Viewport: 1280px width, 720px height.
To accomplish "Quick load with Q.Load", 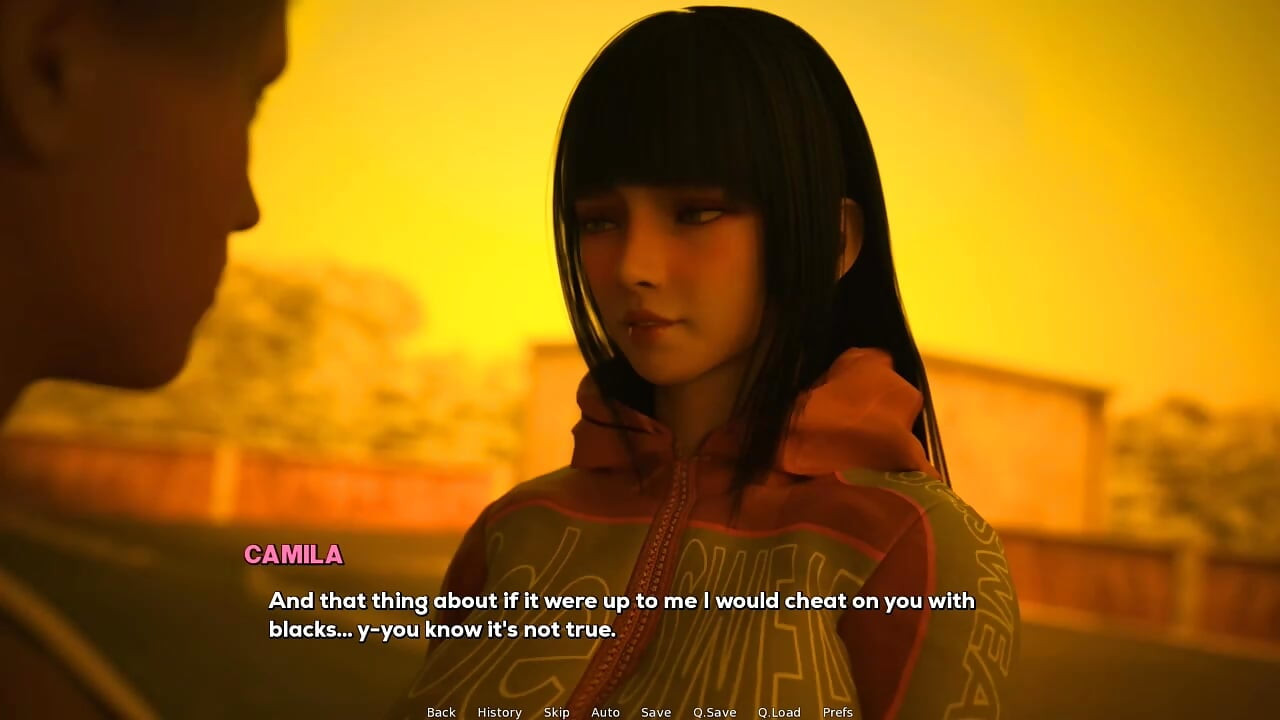I will 779,712.
